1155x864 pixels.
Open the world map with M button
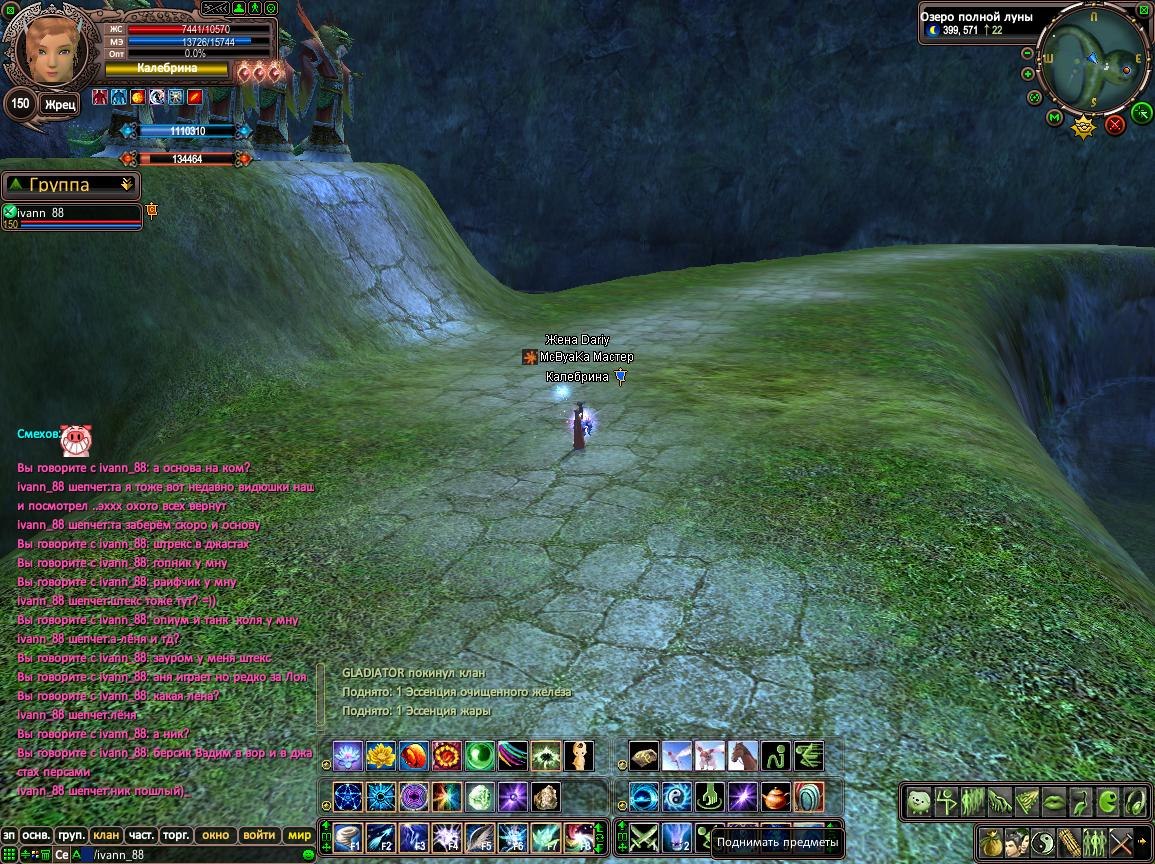coord(1054,118)
